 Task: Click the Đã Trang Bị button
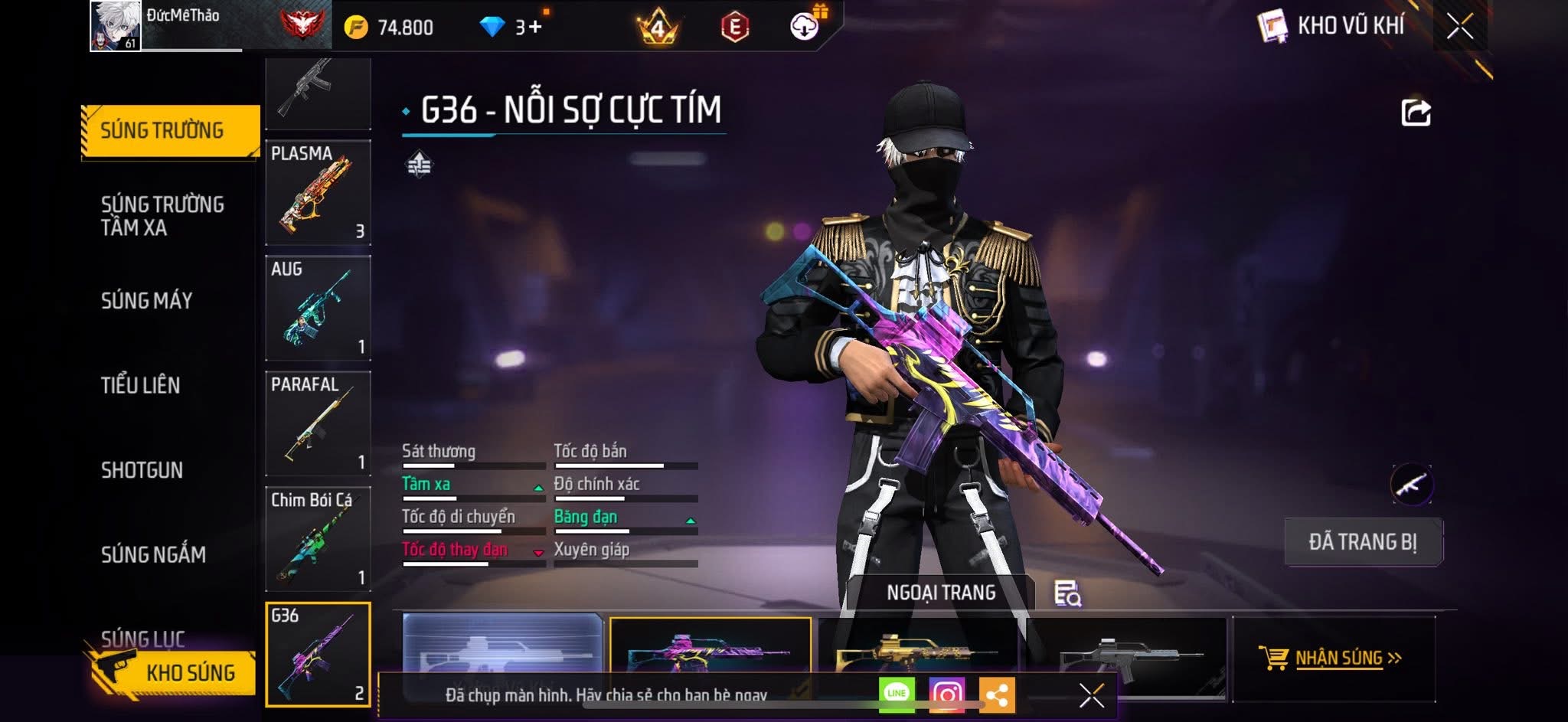[x=1363, y=542]
